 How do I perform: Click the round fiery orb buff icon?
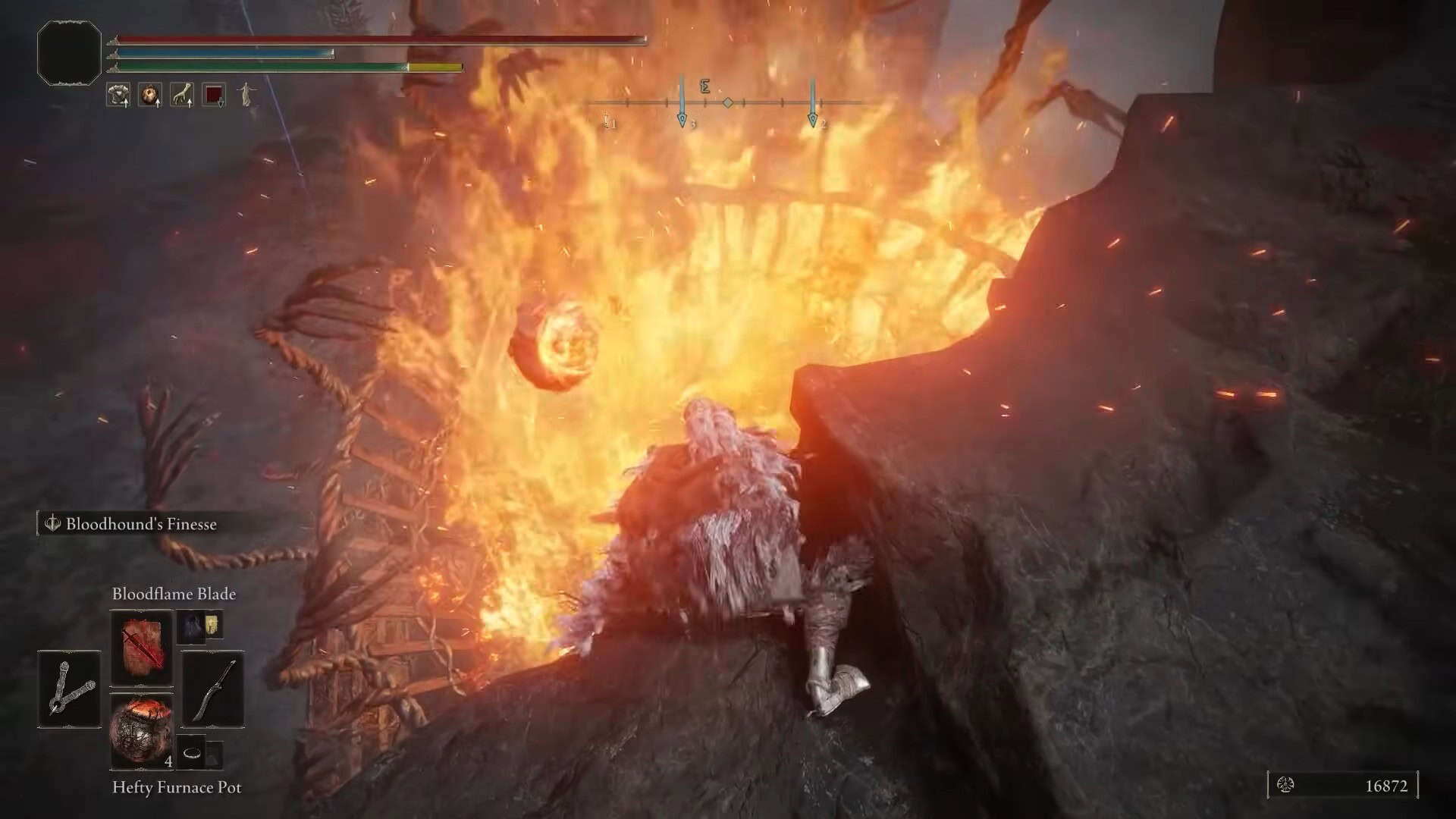click(x=149, y=95)
